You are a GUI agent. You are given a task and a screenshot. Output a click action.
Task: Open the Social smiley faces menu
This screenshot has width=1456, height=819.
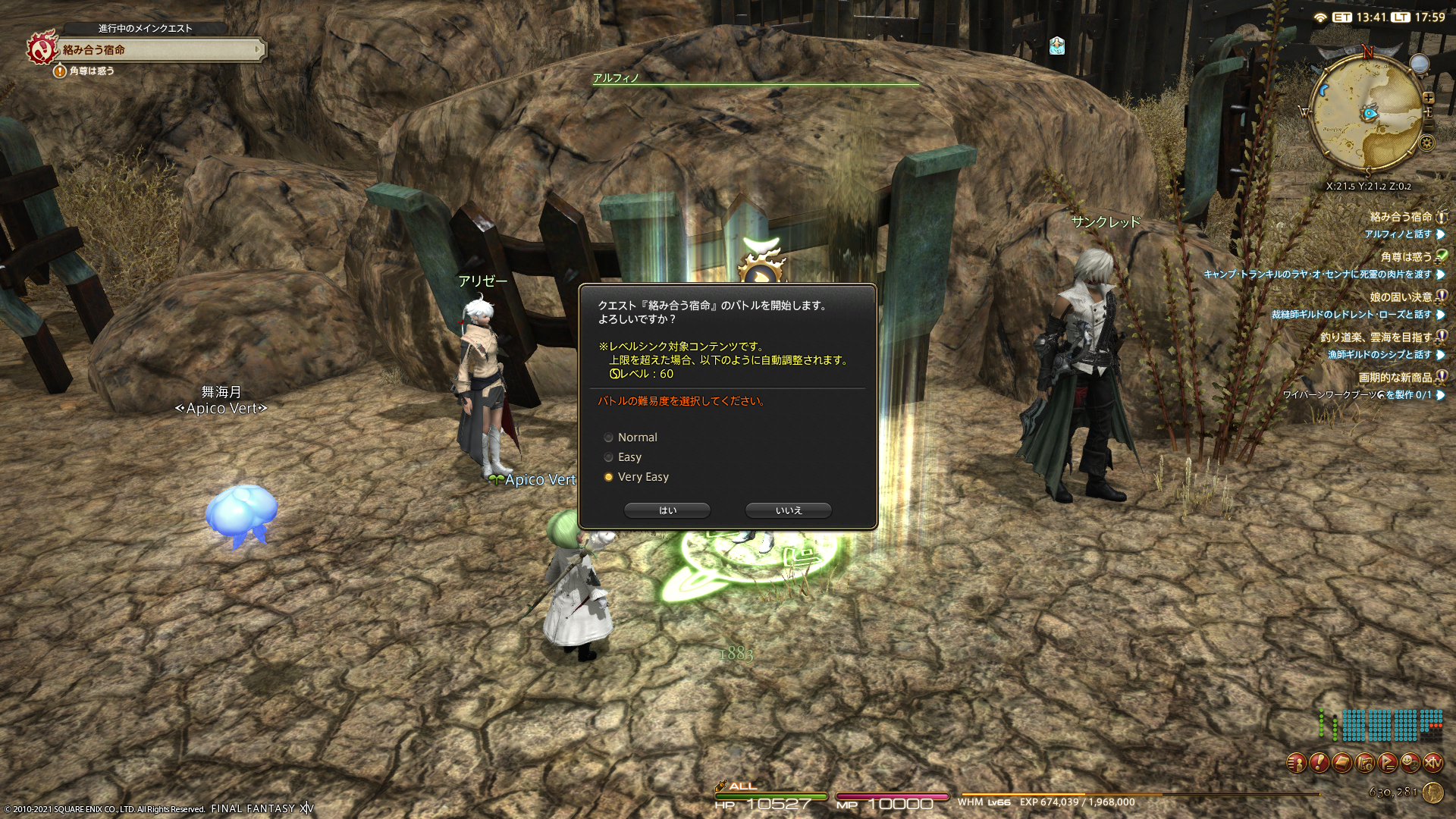click(x=1410, y=763)
